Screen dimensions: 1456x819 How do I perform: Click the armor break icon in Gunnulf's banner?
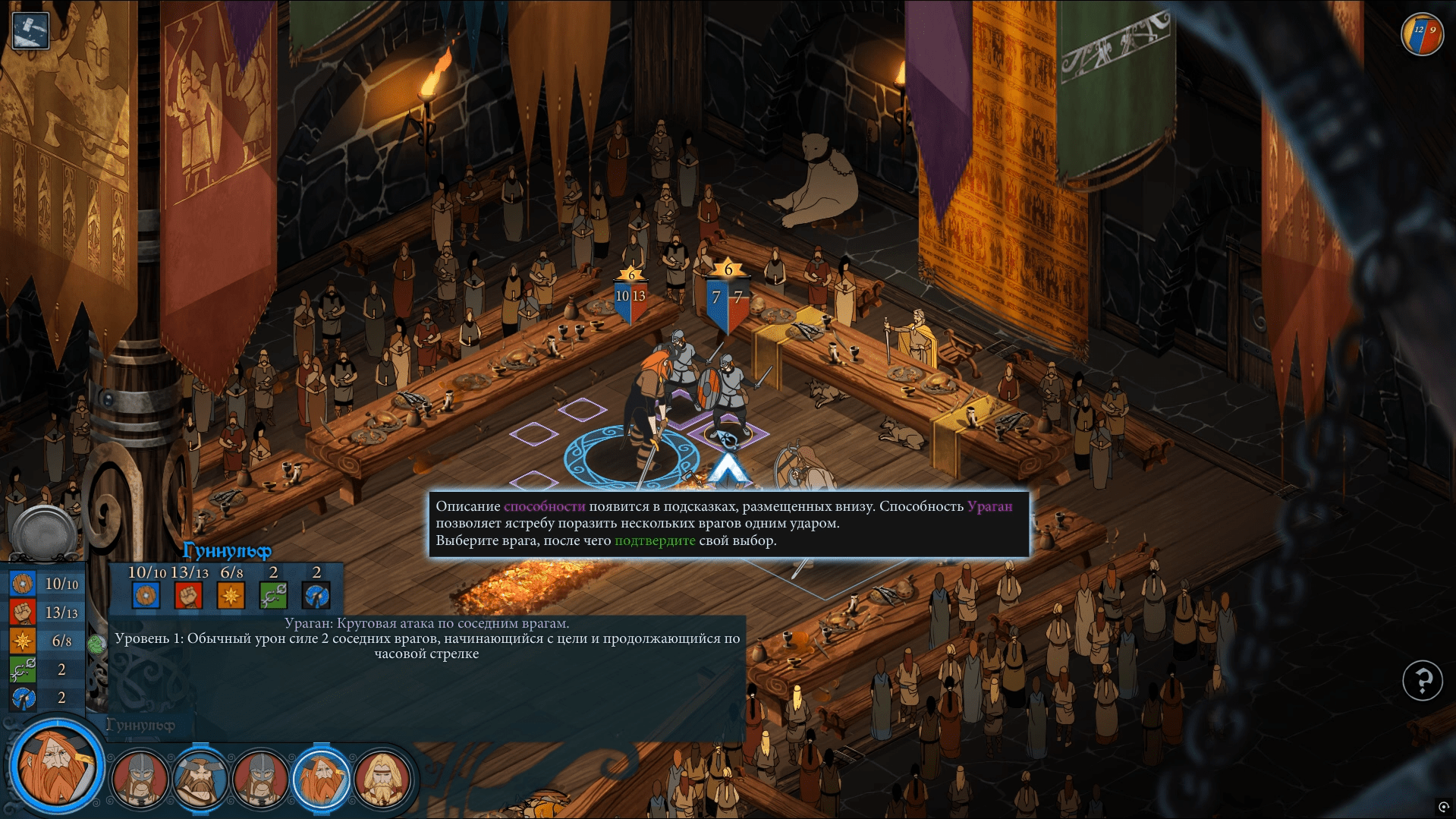click(x=316, y=595)
